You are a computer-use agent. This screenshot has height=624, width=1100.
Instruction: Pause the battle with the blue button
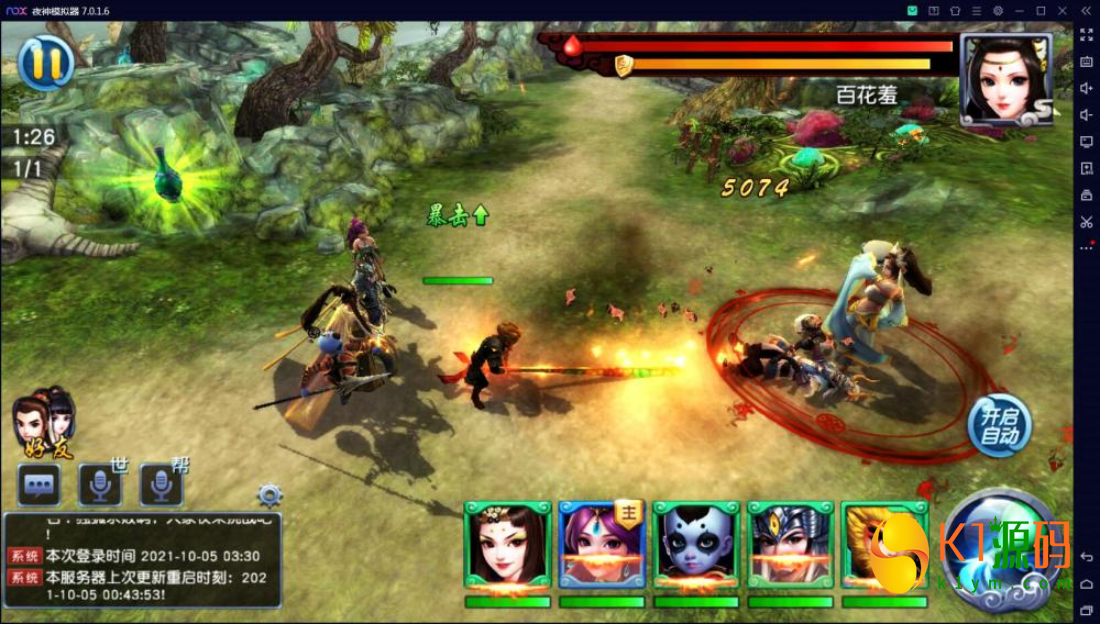(46, 62)
